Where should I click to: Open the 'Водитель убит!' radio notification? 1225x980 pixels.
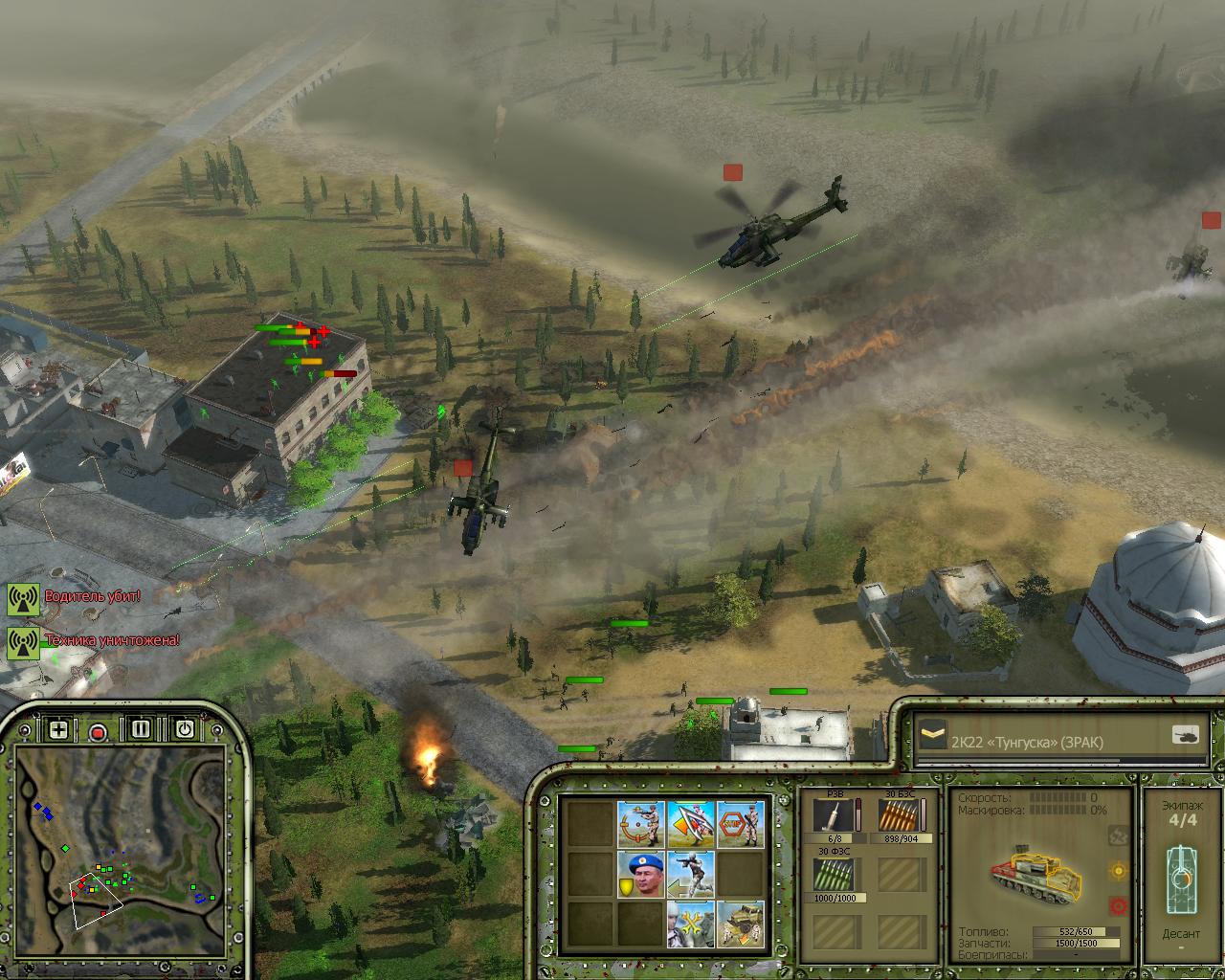pyautogui.click(x=93, y=596)
